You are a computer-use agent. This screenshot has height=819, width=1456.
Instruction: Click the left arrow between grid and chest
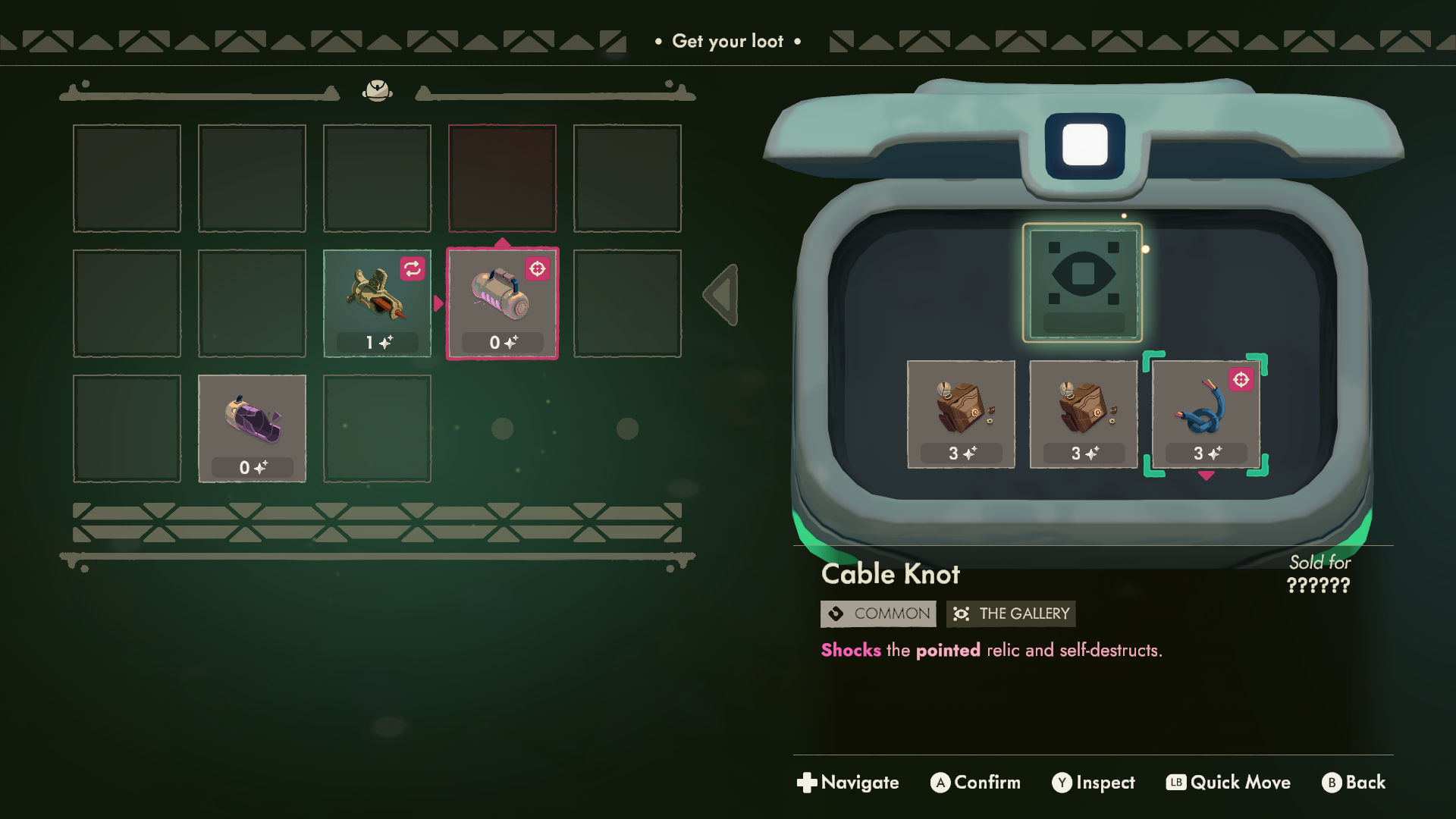click(721, 295)
